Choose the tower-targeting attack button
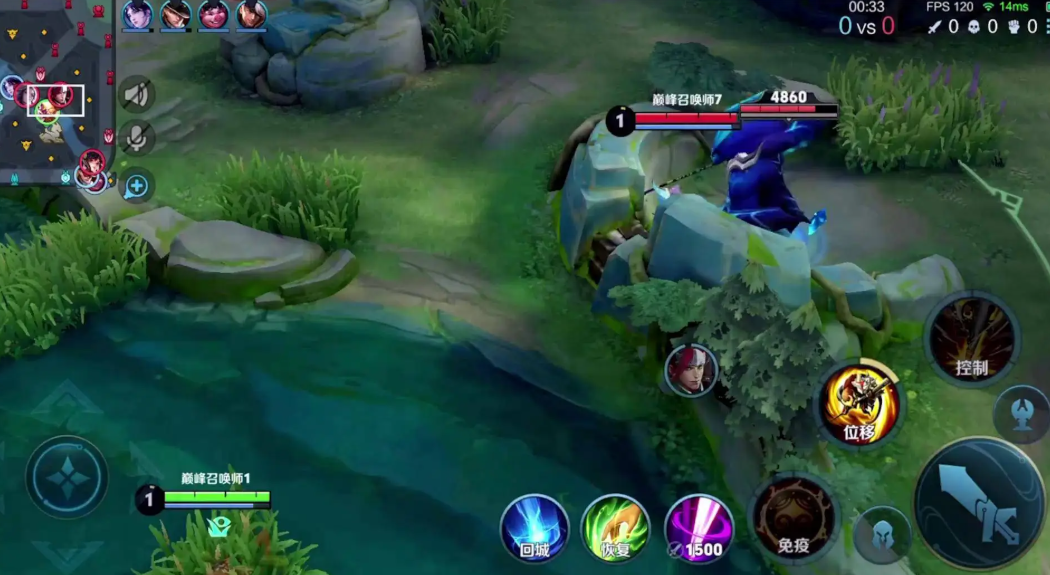 [1022, 413]
